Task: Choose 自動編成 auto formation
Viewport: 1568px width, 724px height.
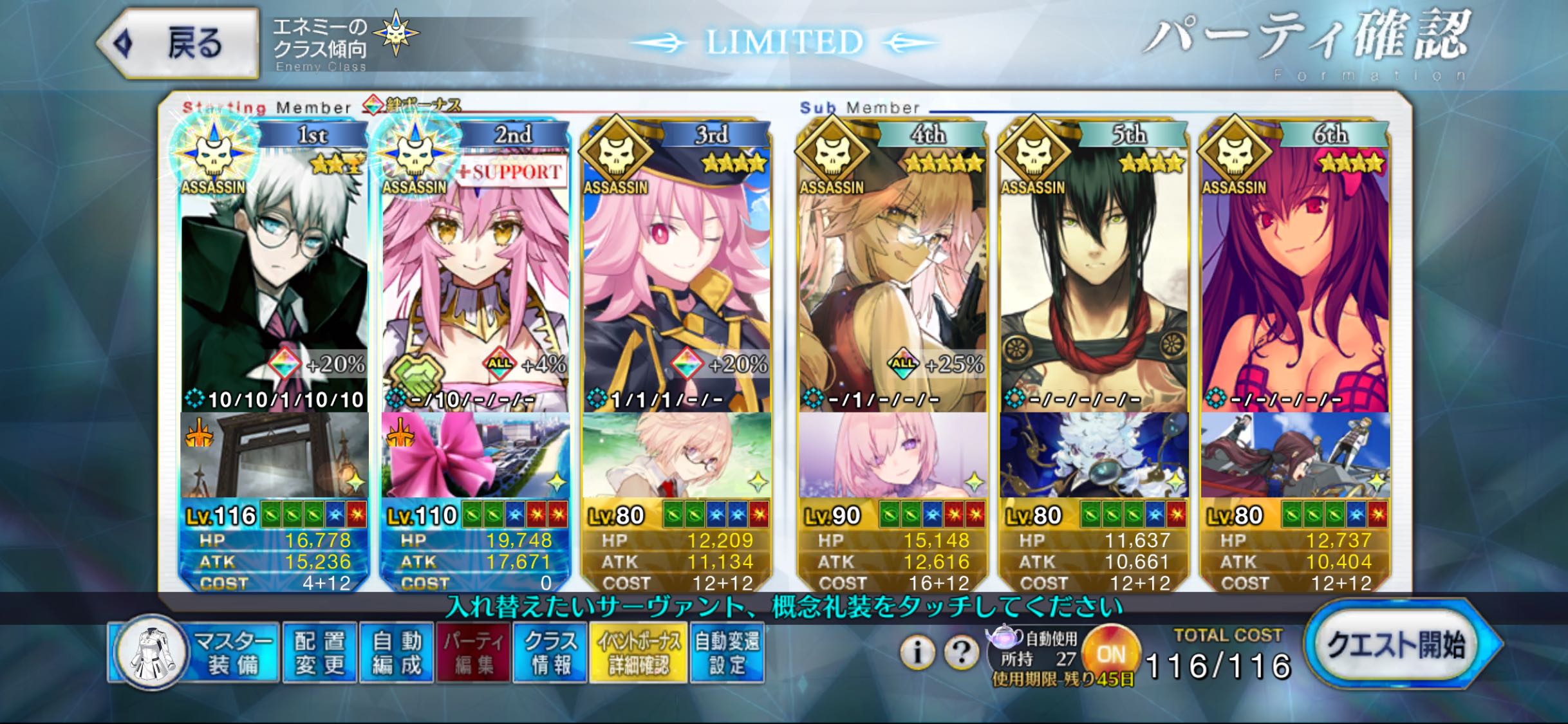Action: [397, 653]
